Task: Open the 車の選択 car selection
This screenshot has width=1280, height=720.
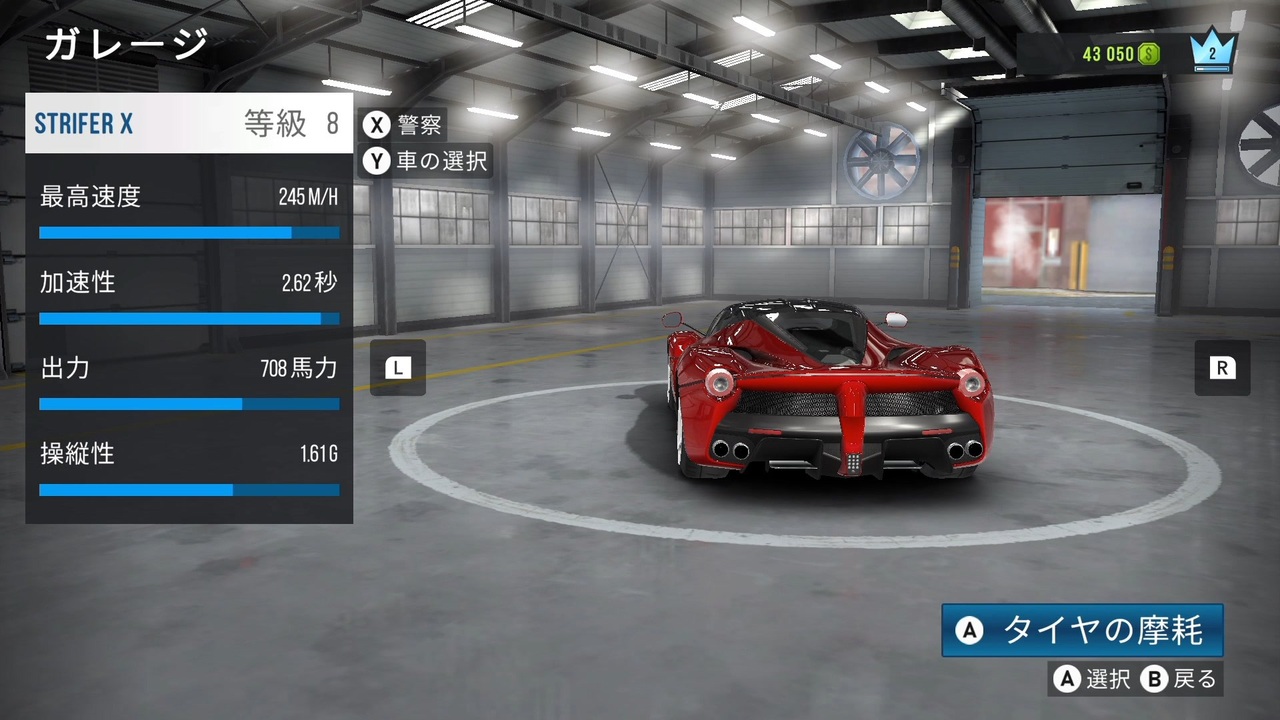Action: point(425,160)
